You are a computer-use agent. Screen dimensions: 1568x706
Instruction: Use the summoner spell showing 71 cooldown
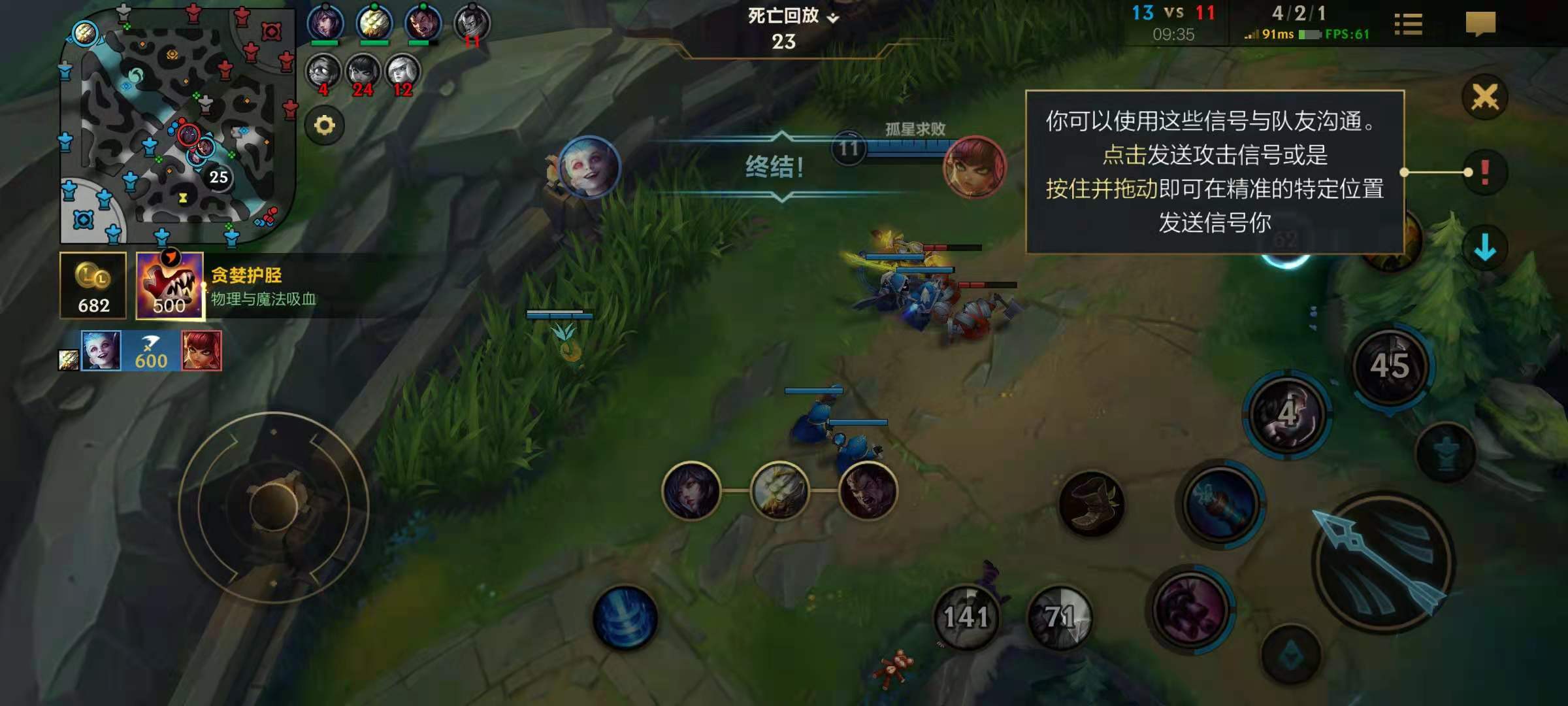click(1060, 616)
